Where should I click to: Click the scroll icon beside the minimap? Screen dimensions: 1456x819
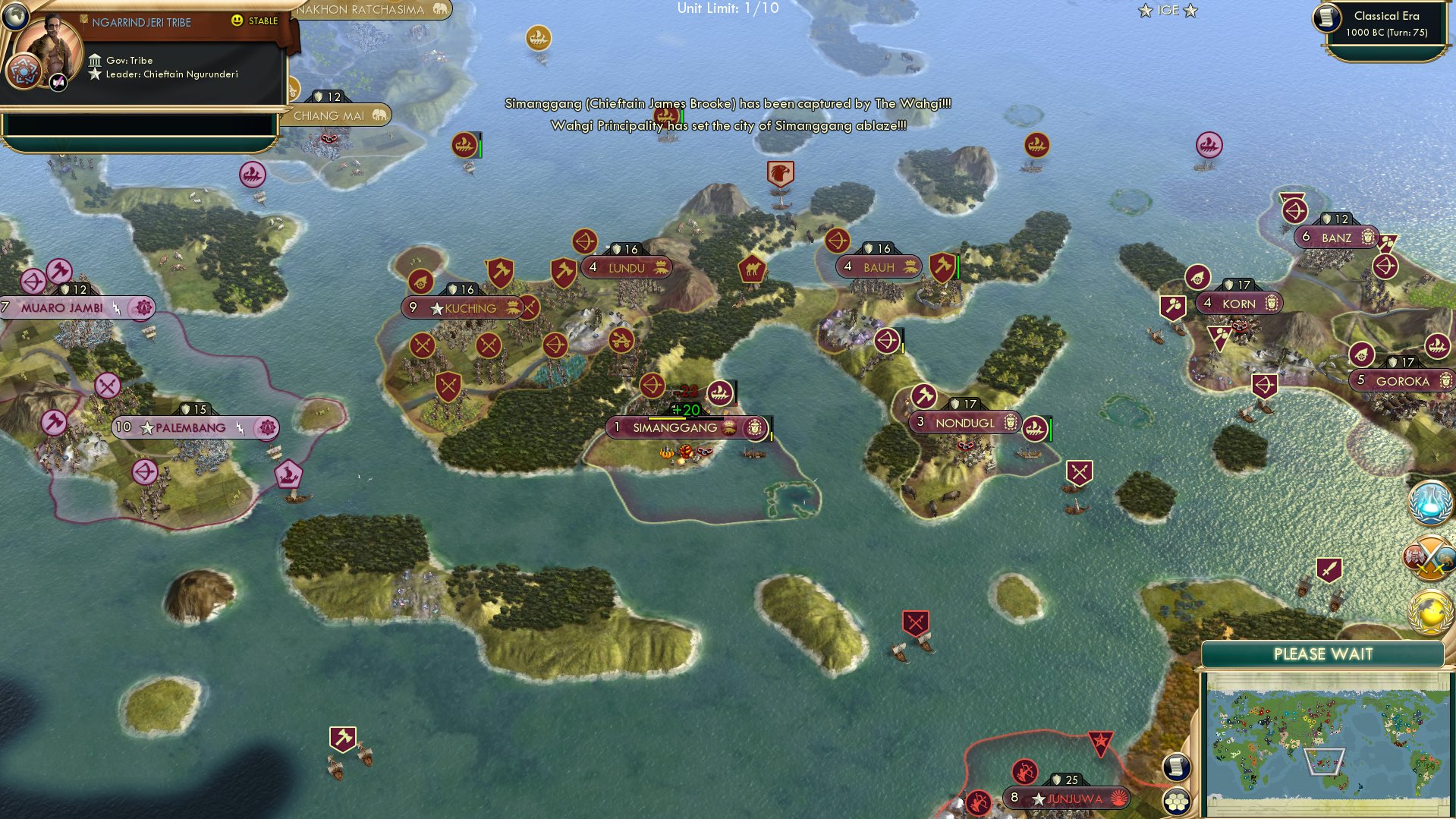(1175, 767)
